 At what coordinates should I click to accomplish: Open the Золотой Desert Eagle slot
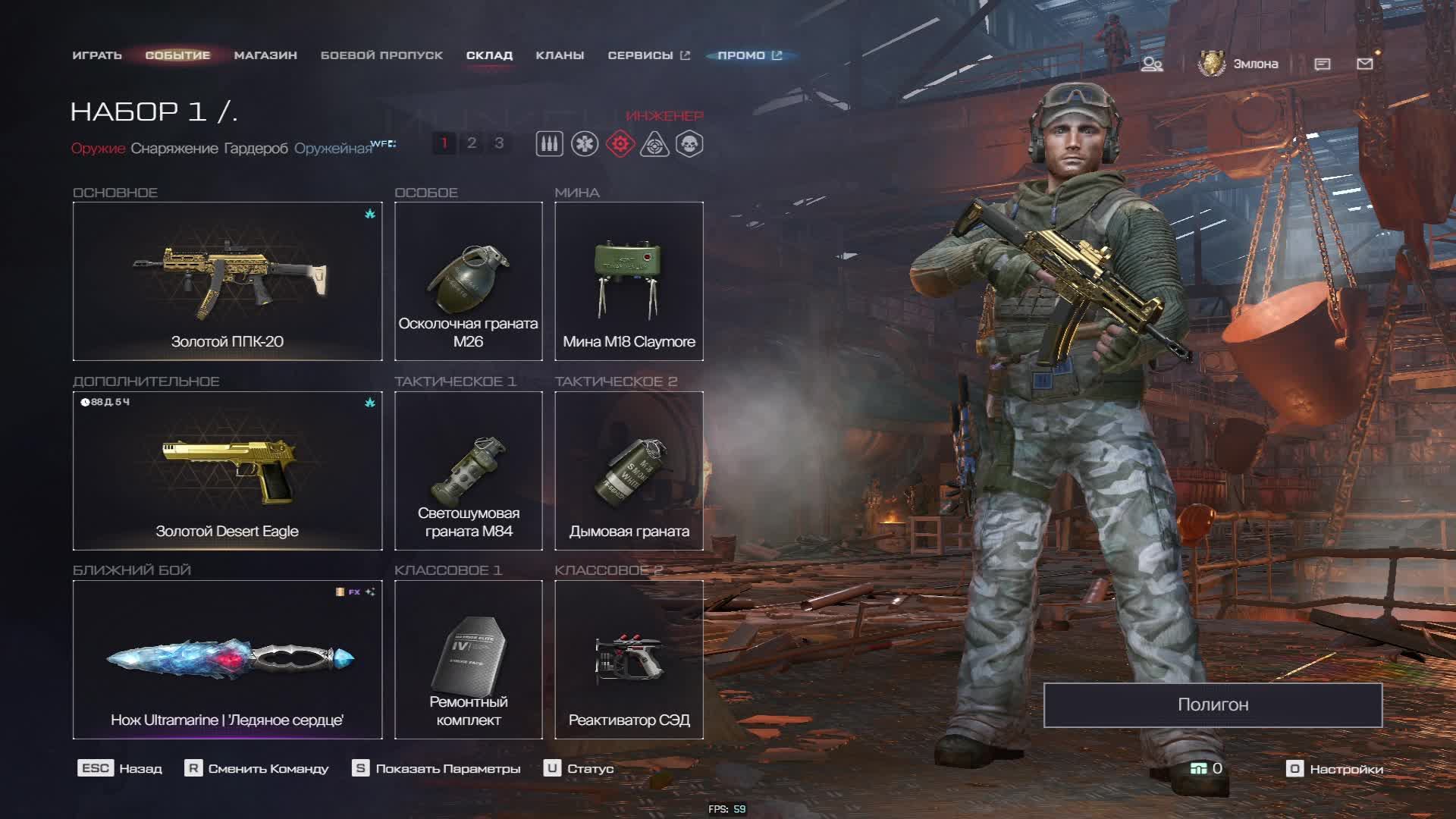point(227,471)
